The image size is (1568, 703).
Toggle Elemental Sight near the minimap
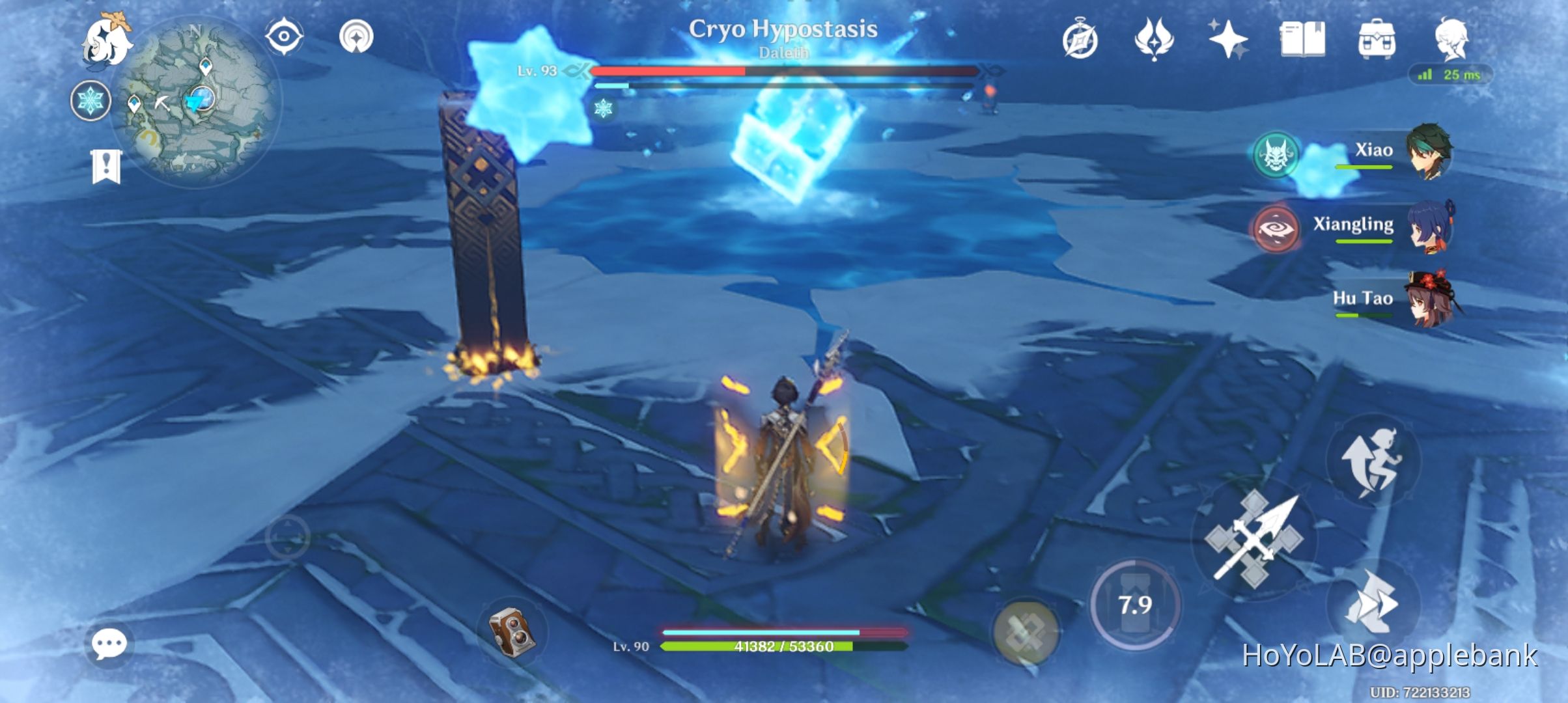283,37
